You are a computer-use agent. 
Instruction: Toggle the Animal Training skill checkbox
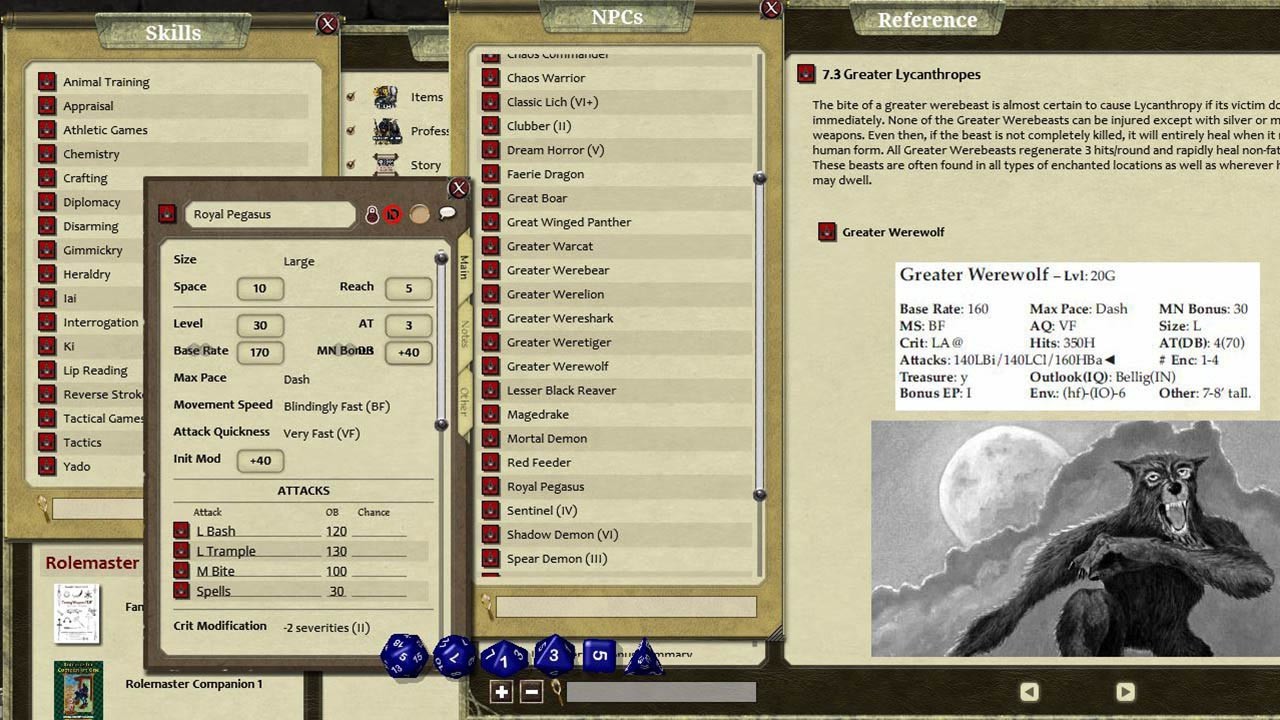point(47,81)
